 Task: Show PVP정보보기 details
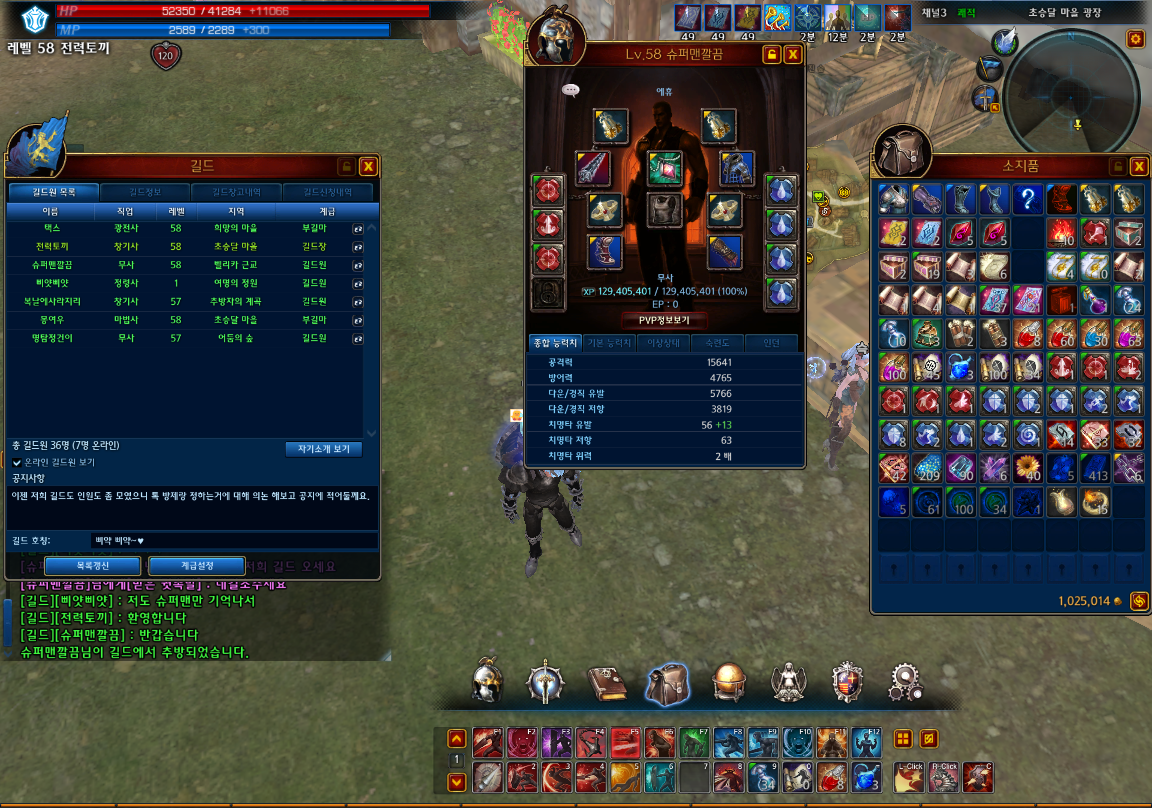[664, 320]
